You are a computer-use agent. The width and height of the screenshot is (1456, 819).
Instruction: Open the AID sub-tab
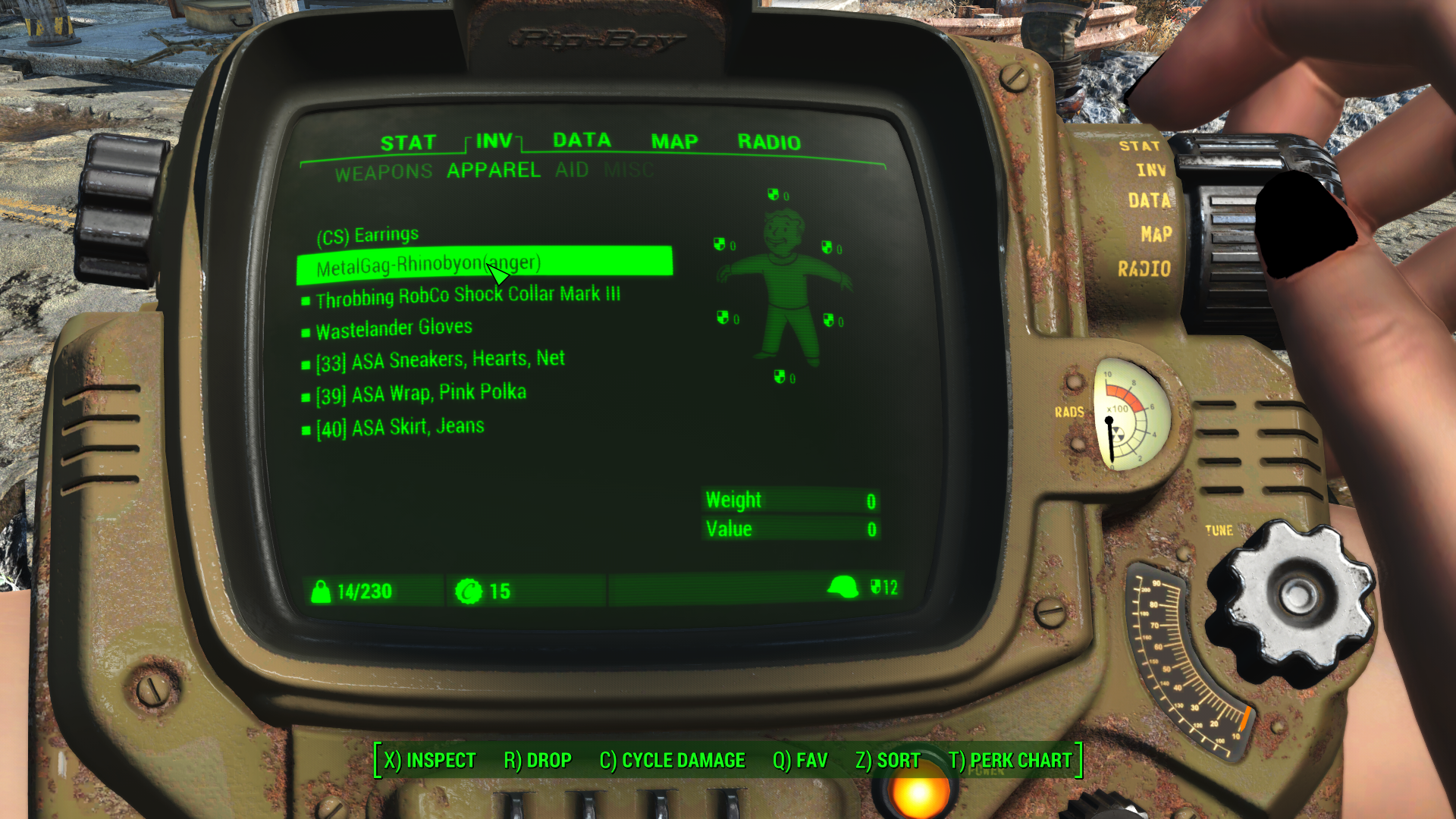tap(573, 171)
